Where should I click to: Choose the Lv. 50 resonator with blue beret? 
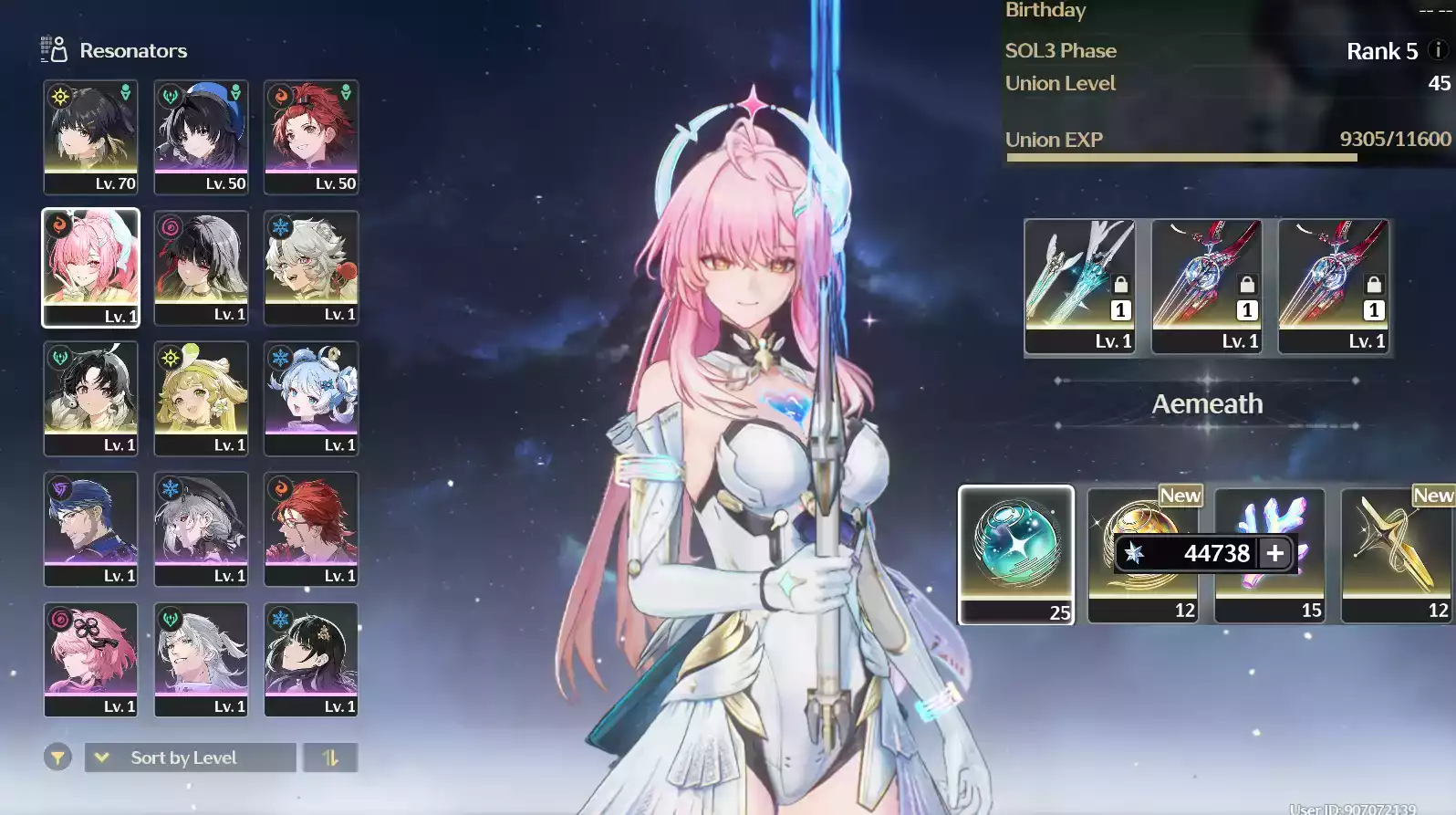coord(201,136)
